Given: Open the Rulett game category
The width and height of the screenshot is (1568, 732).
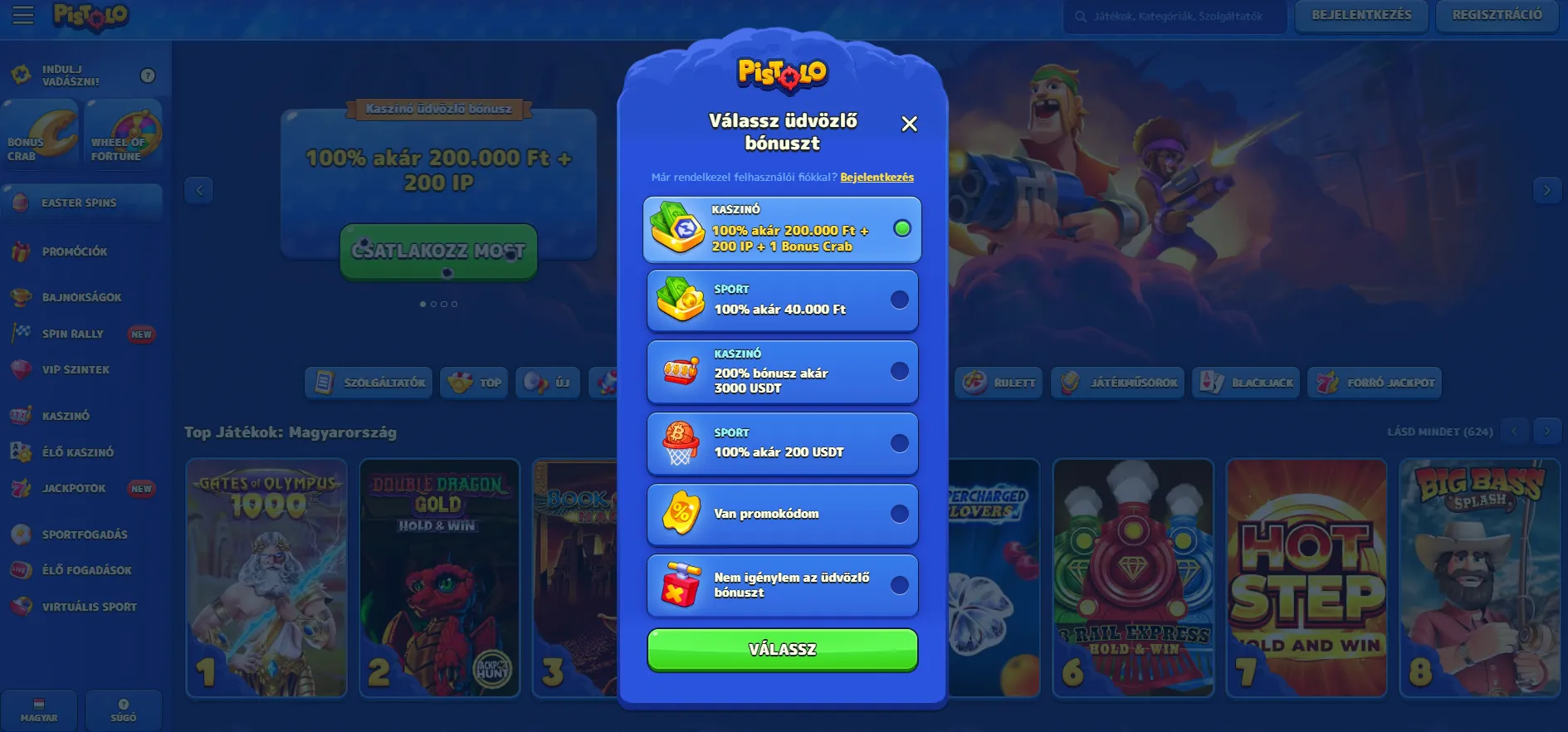Looking at the screenshot, I should click(998, 383).
